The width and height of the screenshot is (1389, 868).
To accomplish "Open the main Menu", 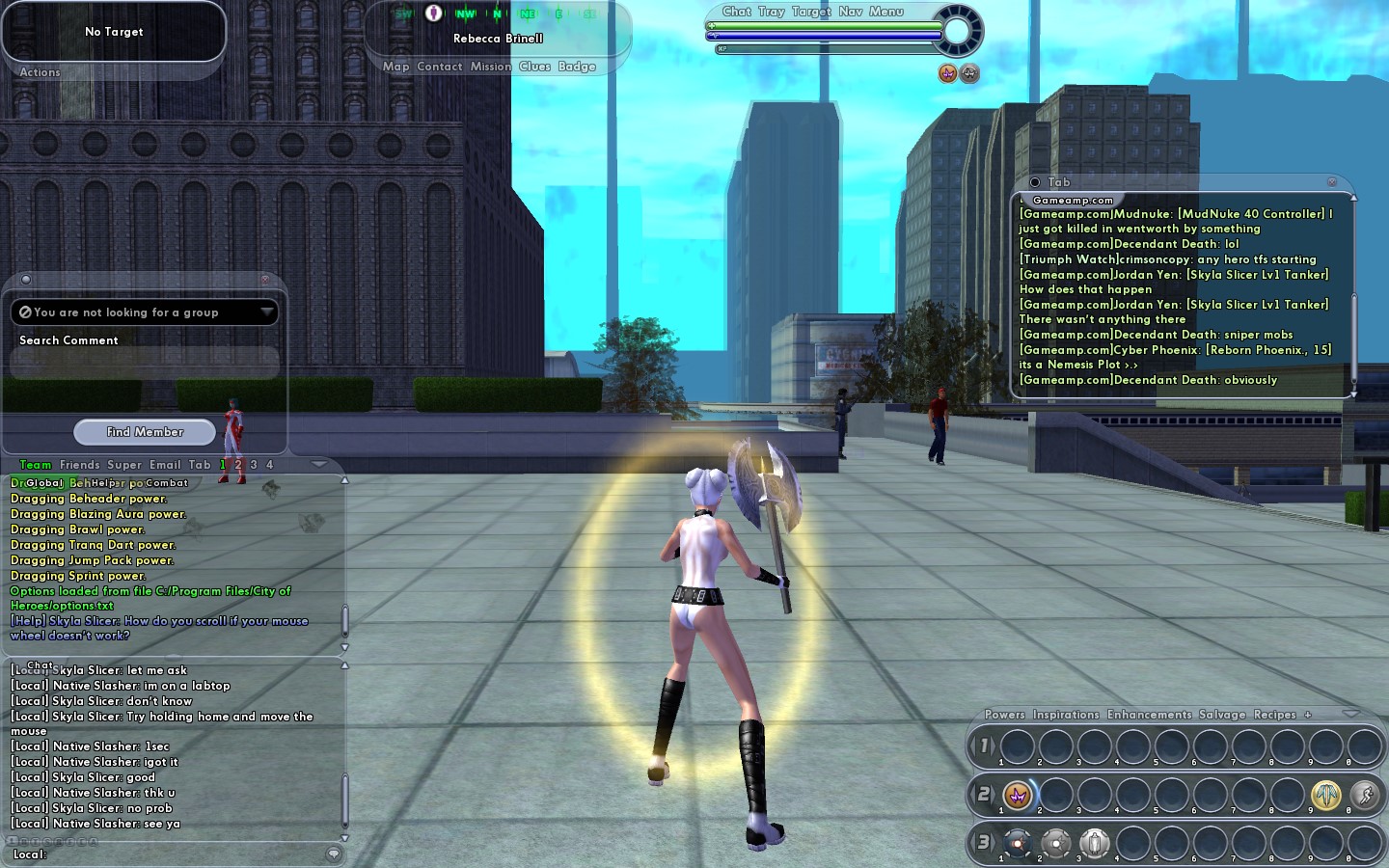I will [885, 12].
